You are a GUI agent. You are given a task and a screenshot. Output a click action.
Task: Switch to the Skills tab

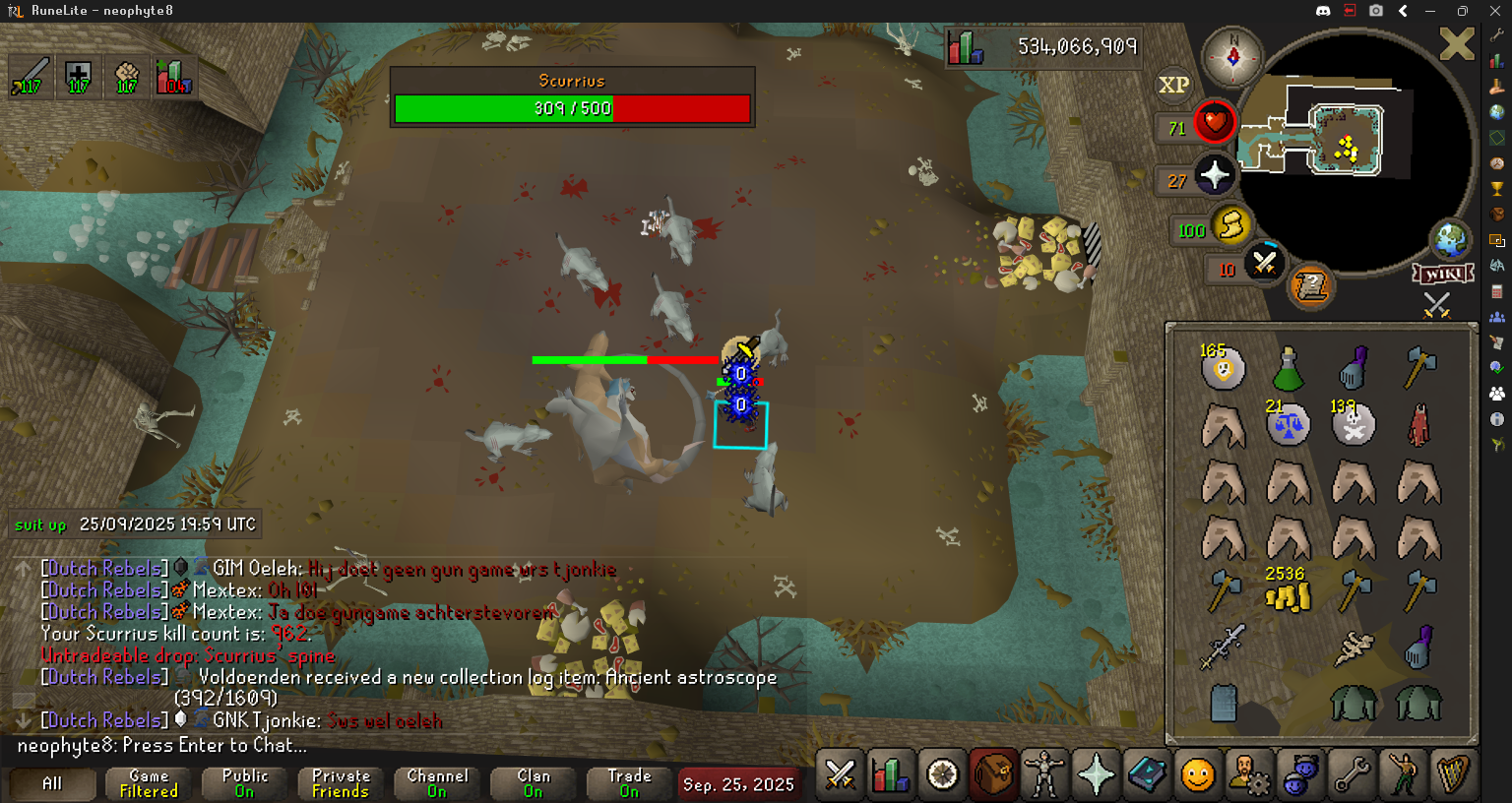point(891,775)
